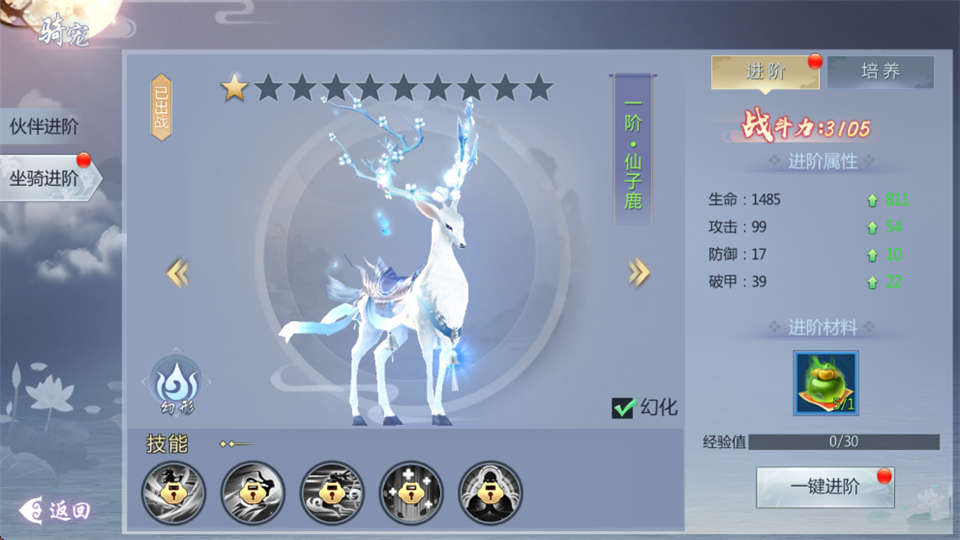Show the next mount with right arrow

point(639,272)
